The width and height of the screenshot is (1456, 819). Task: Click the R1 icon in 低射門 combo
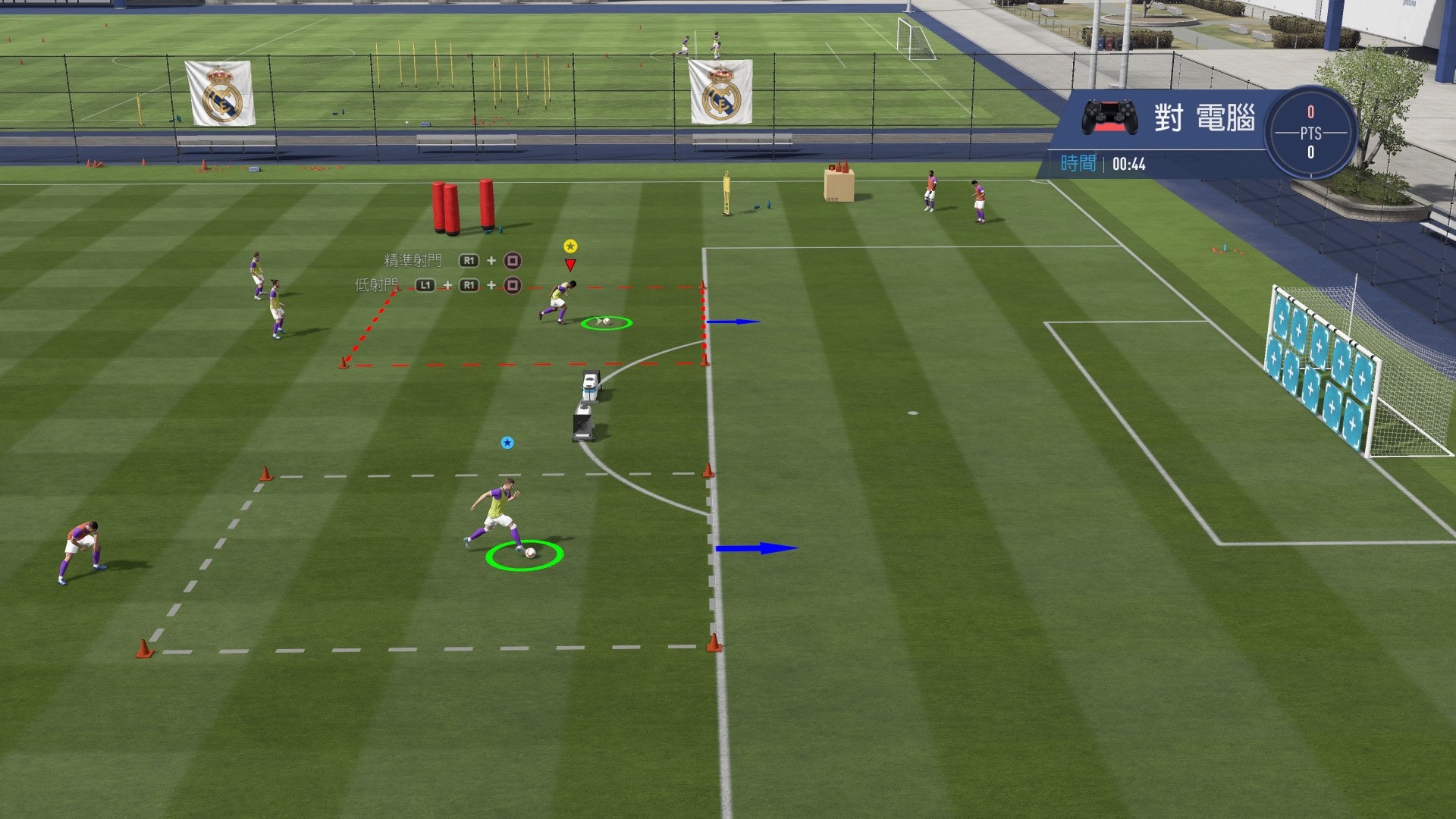(x=470, y=287)
